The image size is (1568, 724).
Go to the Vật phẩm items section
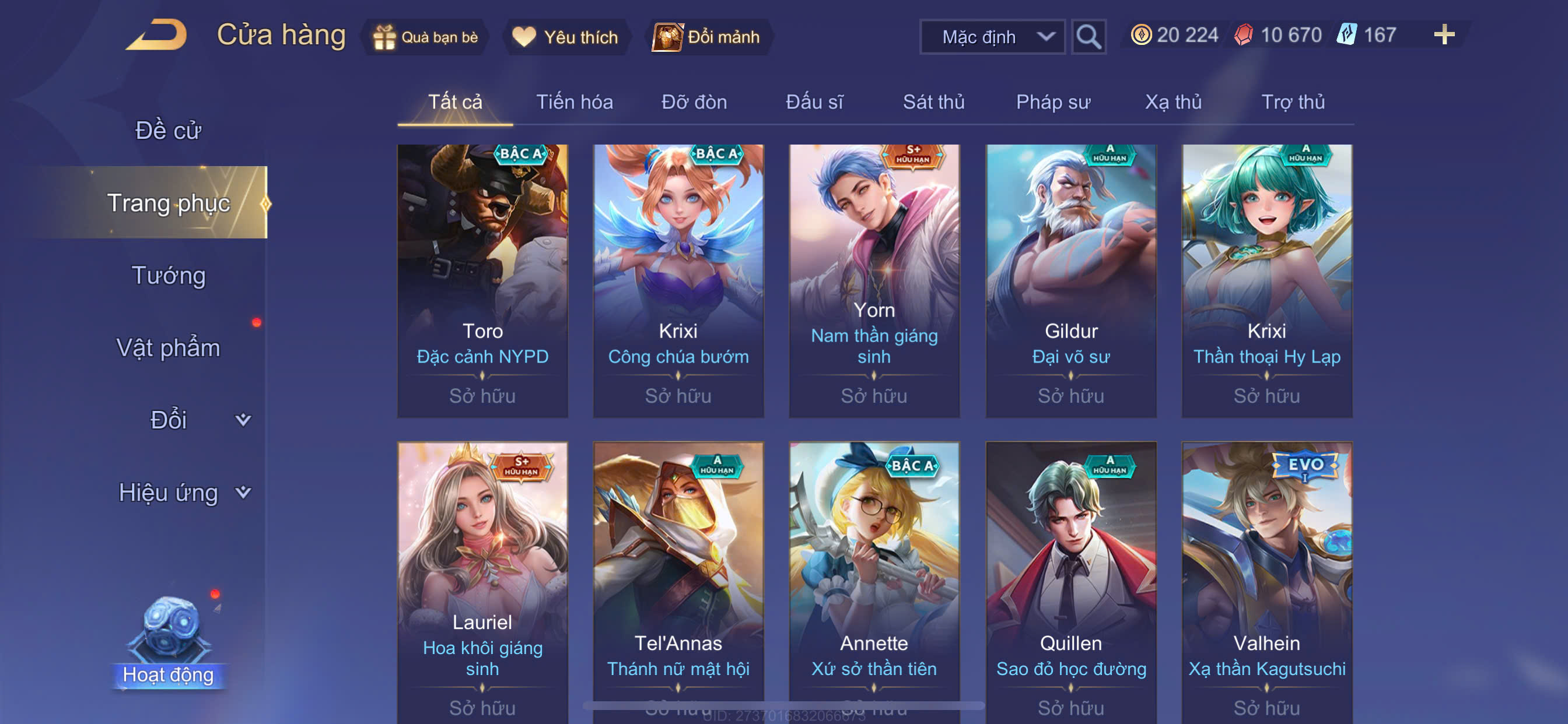tap(168, 347)
